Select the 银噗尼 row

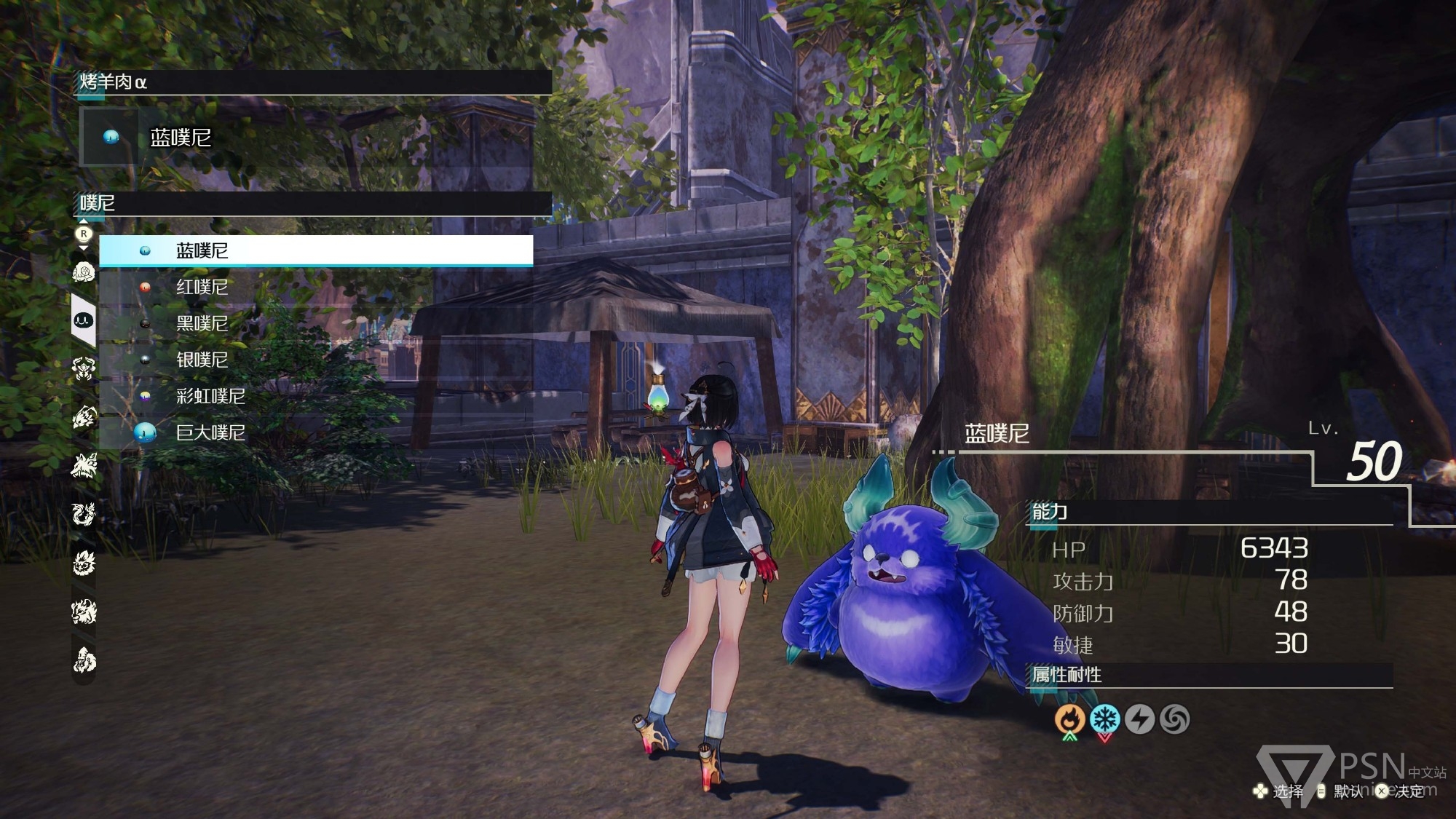point(315,360)
